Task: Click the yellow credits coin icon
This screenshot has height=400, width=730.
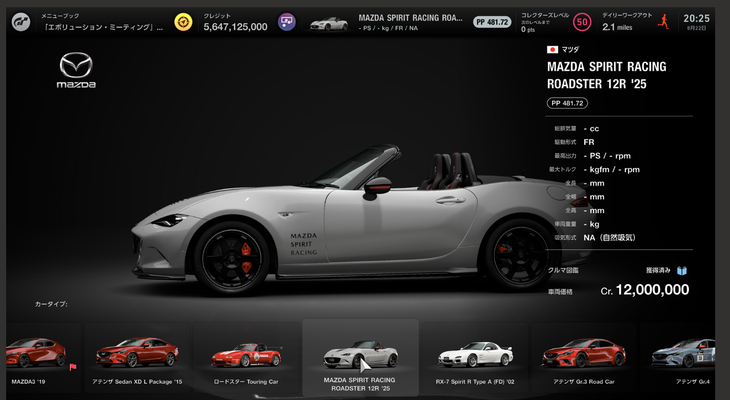Action: (x=183, y=21)
